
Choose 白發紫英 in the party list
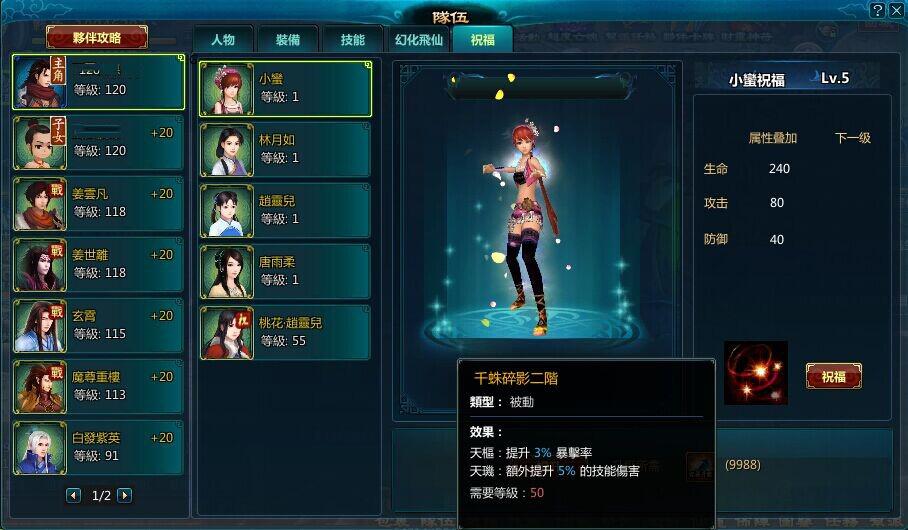click(98, 448)
